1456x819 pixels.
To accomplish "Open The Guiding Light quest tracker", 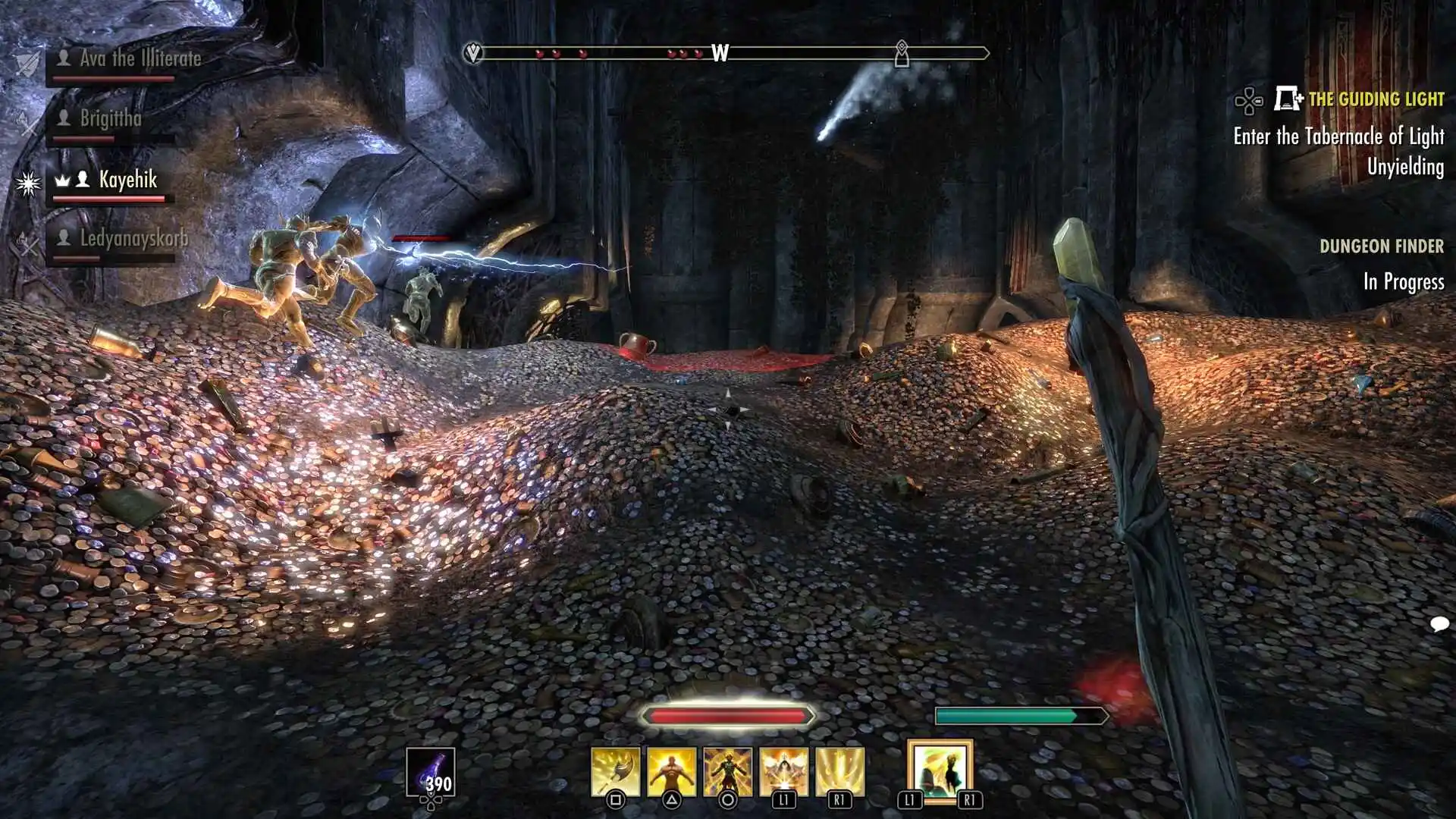I will click(x=1376, y=99).
